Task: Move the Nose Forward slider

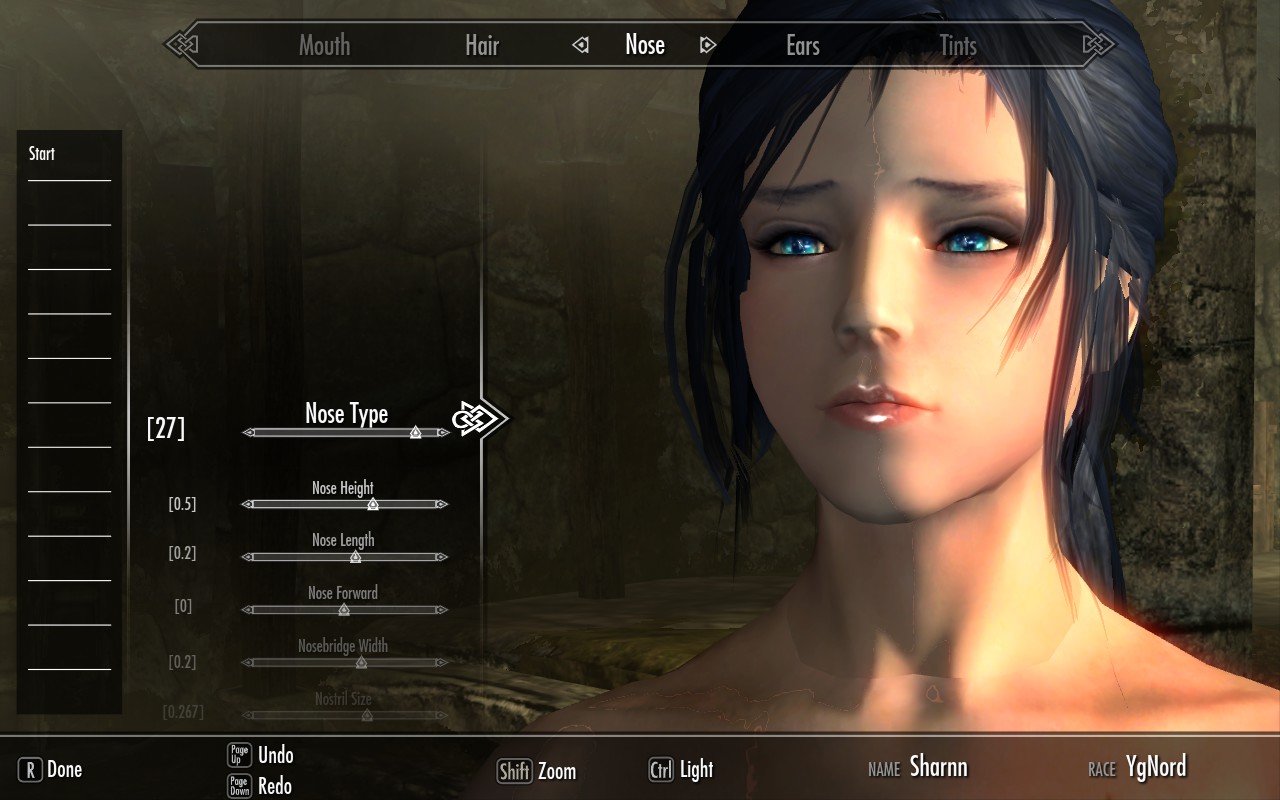Action: [x=344, y=609]
